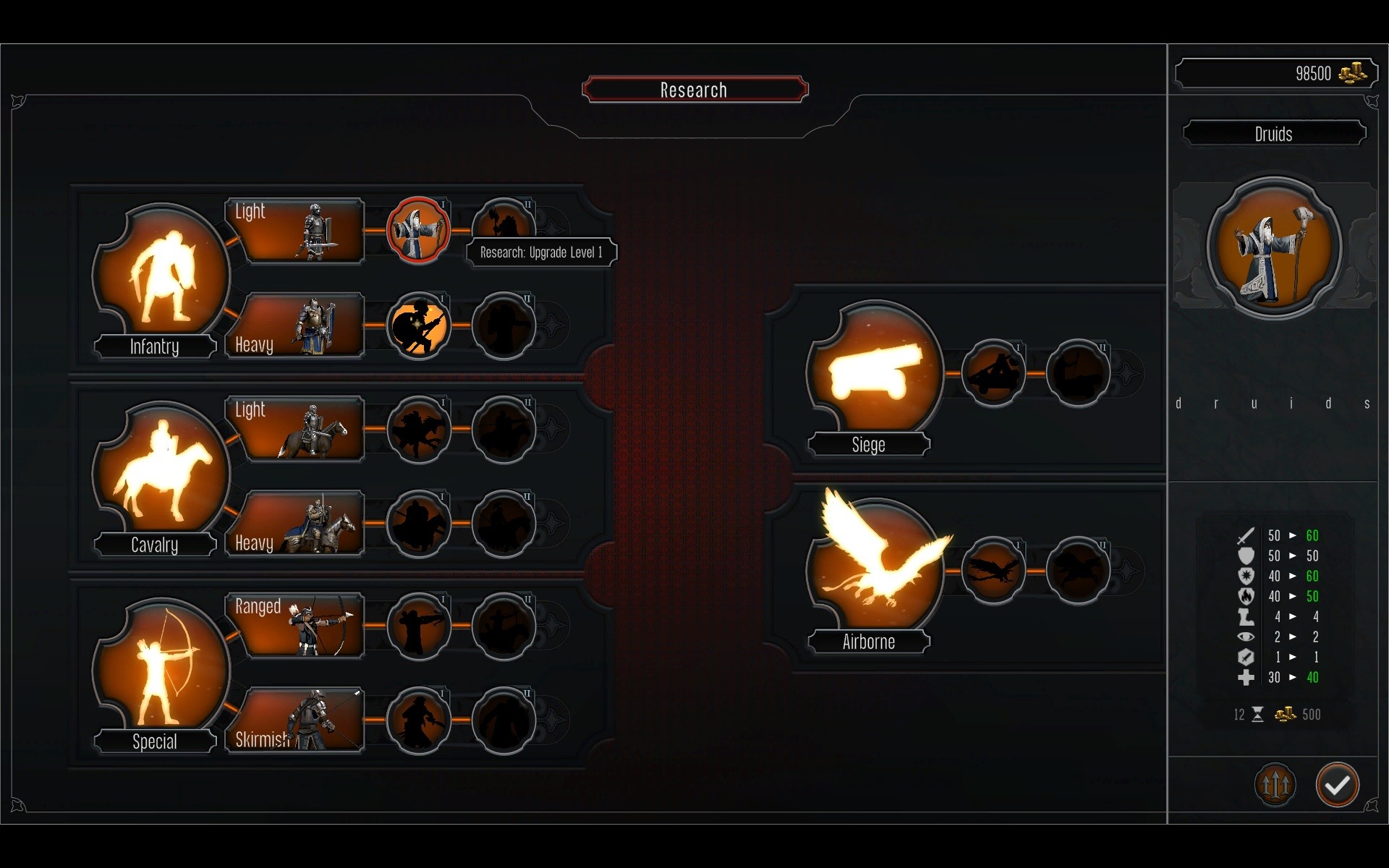Viewport: 1389px width, 868px height.
Task: Click the three-arrows upgrade button
Action: [1275, 785]
